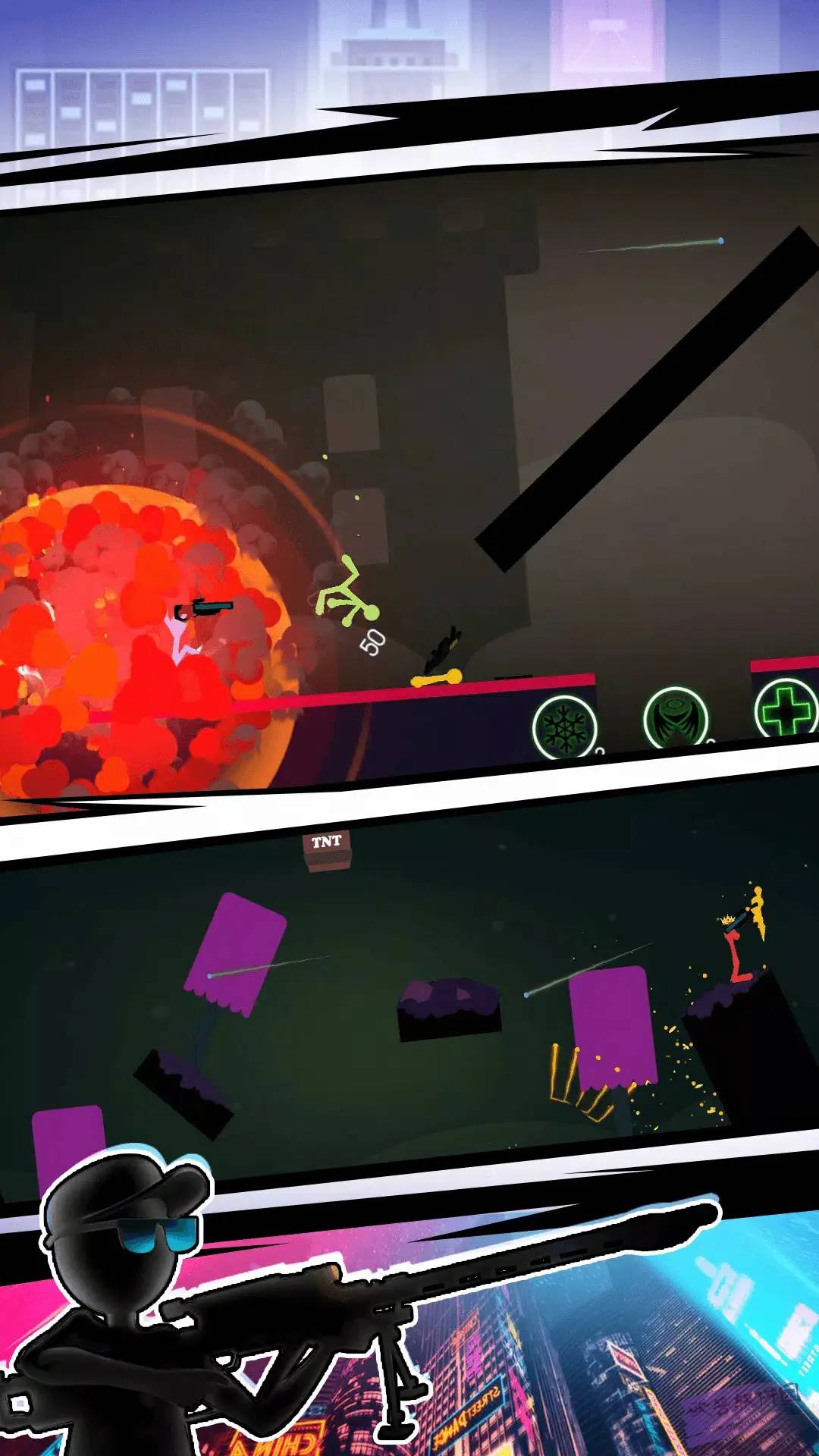Viewport: 819px width, 1456px height.
Task: Use the winged halo ability icon
Action: 675,719
